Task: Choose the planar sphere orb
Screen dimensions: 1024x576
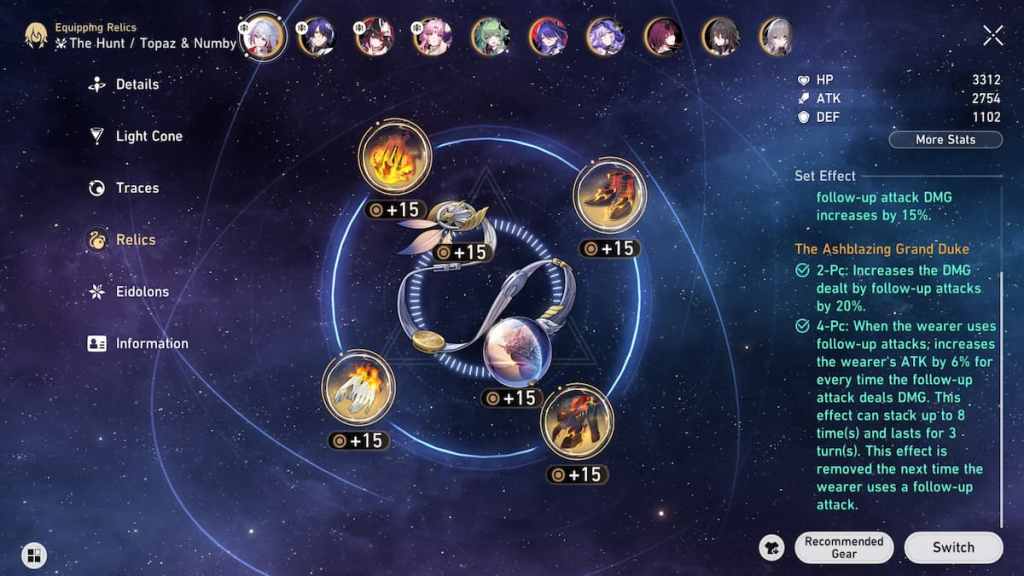Action: 513,350
